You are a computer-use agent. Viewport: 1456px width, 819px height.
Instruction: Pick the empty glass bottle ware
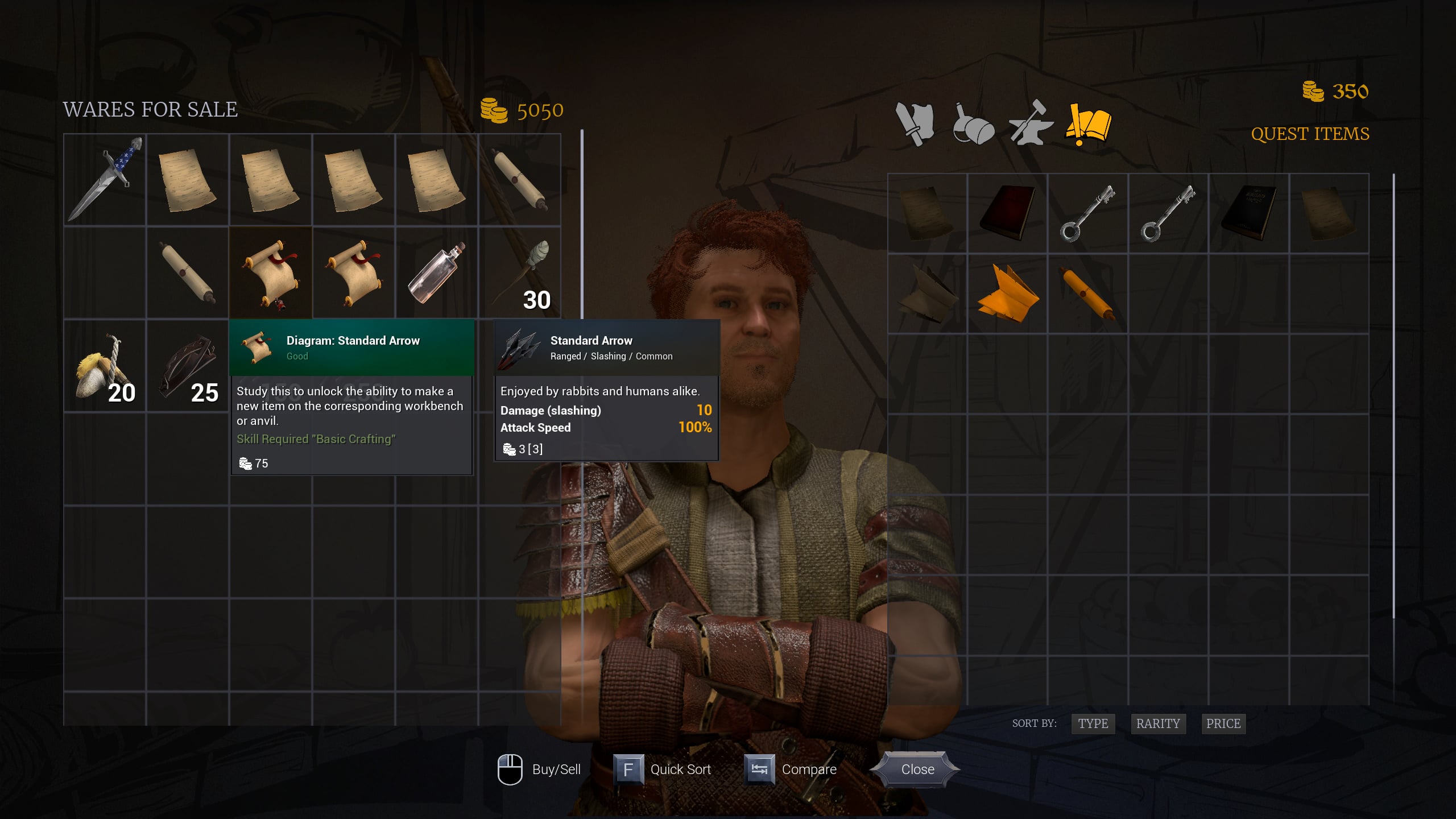[x=437, y=273]
